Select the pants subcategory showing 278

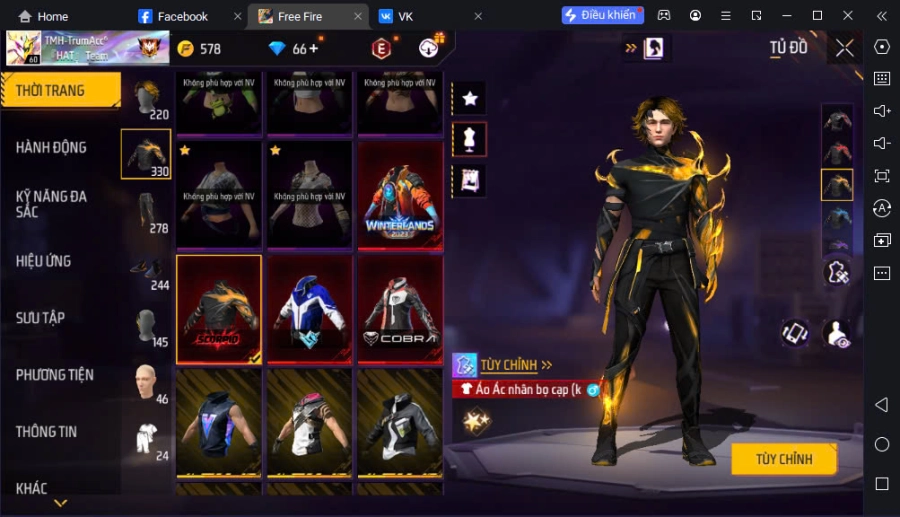tap(146, 212)
